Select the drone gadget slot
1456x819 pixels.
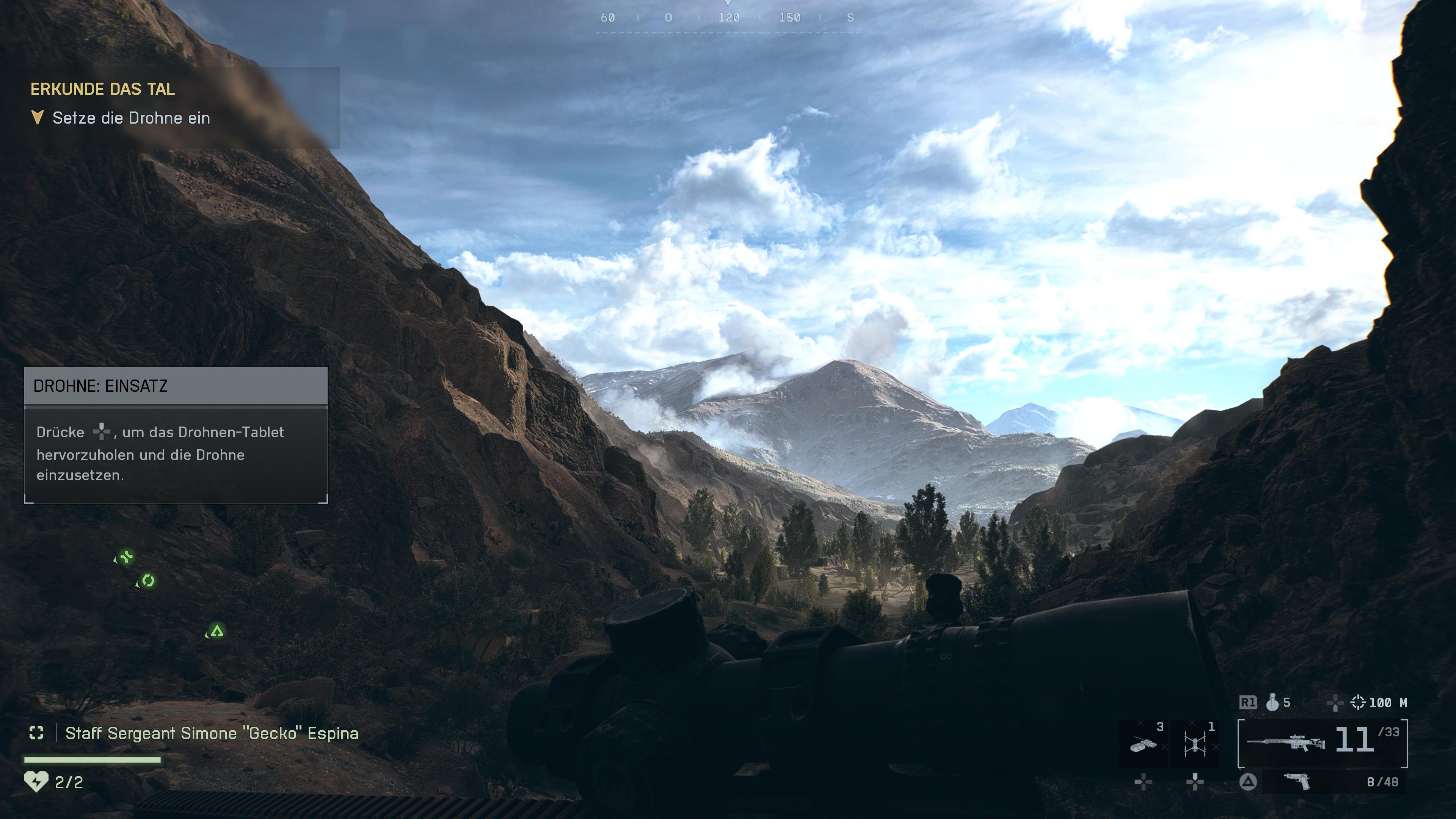[1194, 743]
